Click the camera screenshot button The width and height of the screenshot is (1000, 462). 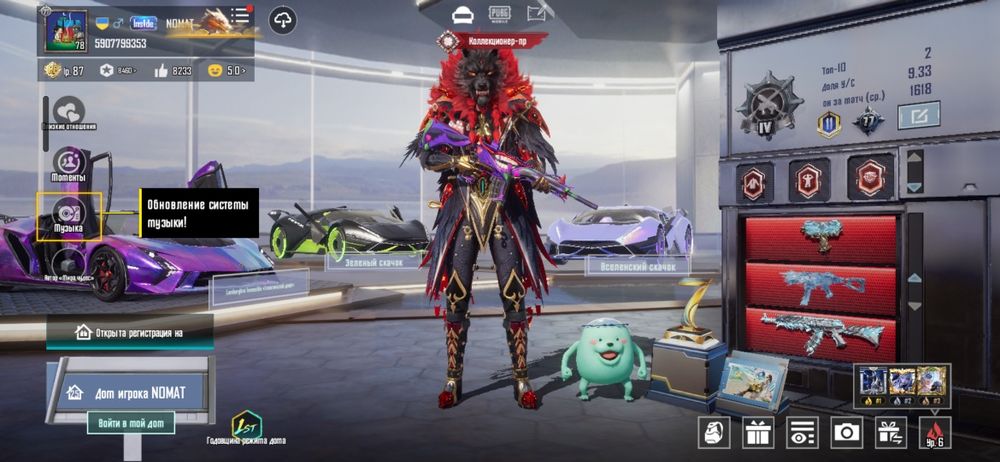(x=846, y=432)
